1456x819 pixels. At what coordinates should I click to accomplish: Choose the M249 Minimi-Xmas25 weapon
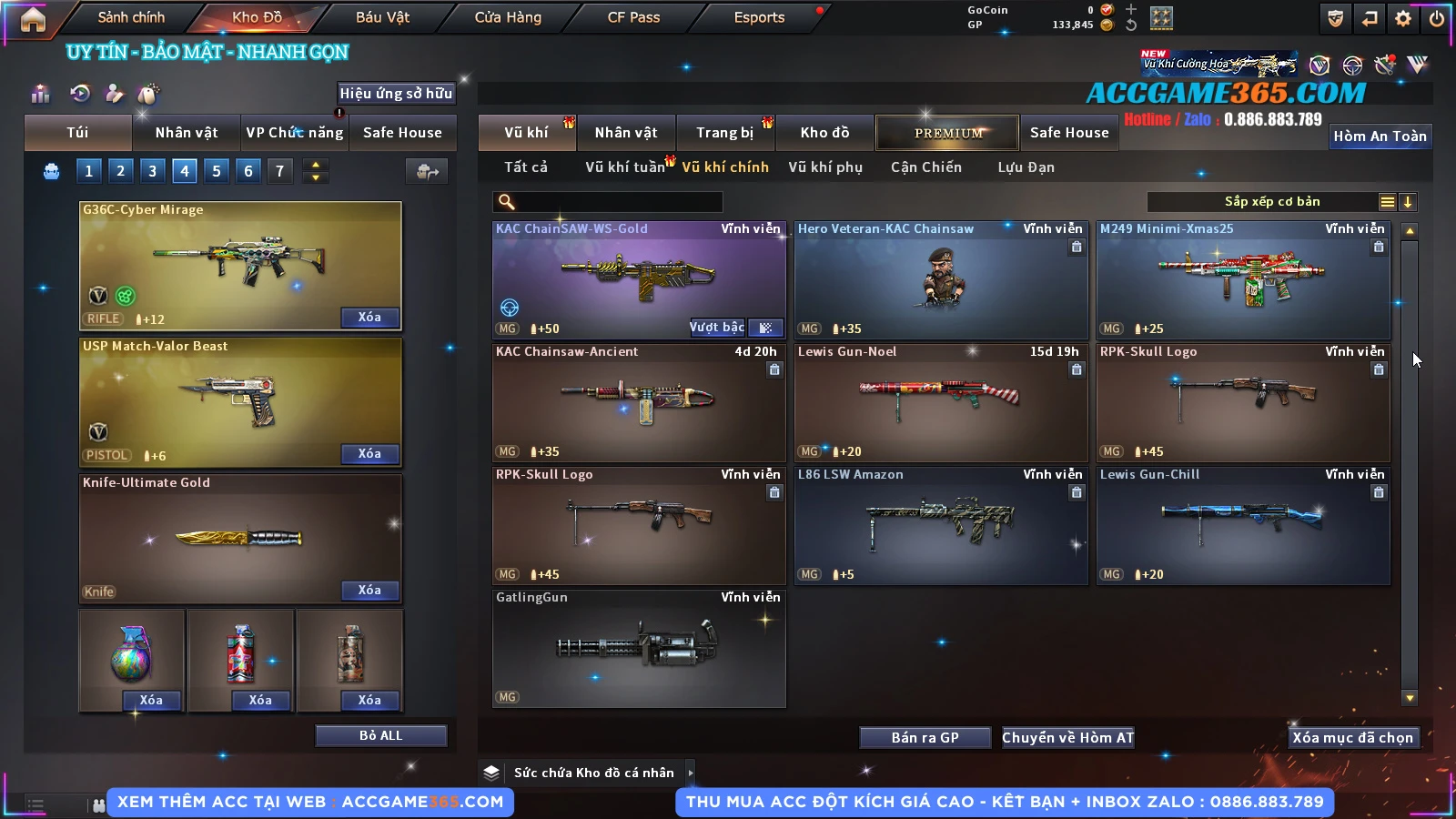tap(1243, 279)
